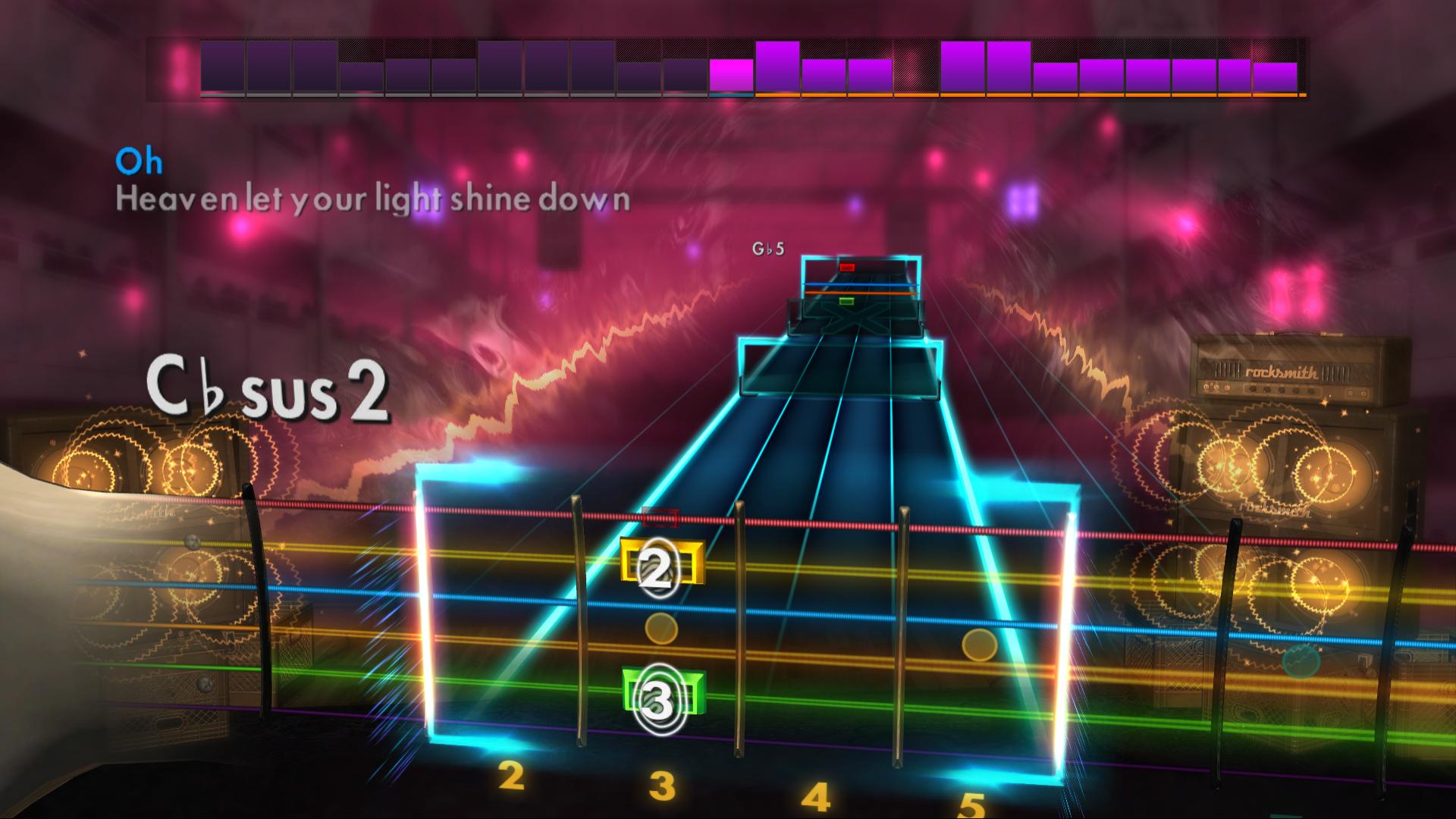
Task: Click the blue 'Oh' lyric word
Action: click(141, 160)
